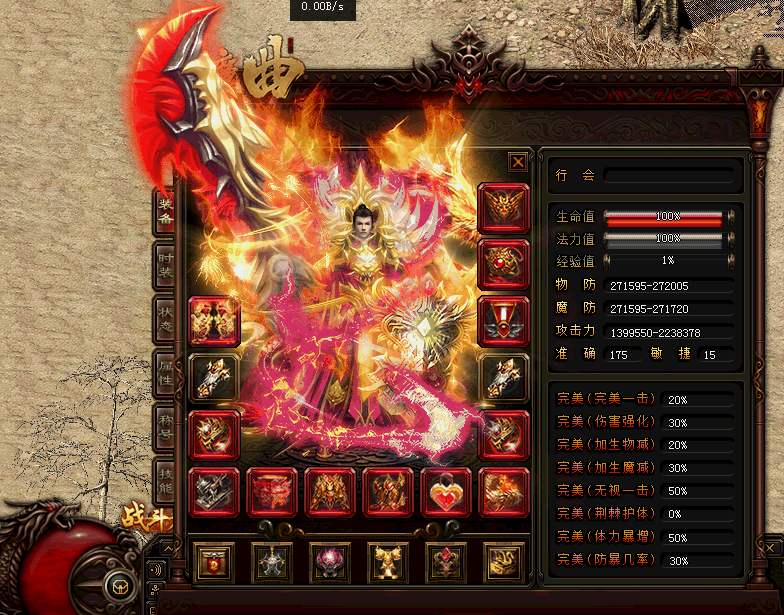
Task: Open the 称号 titles tab
Action: (x=165, y=431)
